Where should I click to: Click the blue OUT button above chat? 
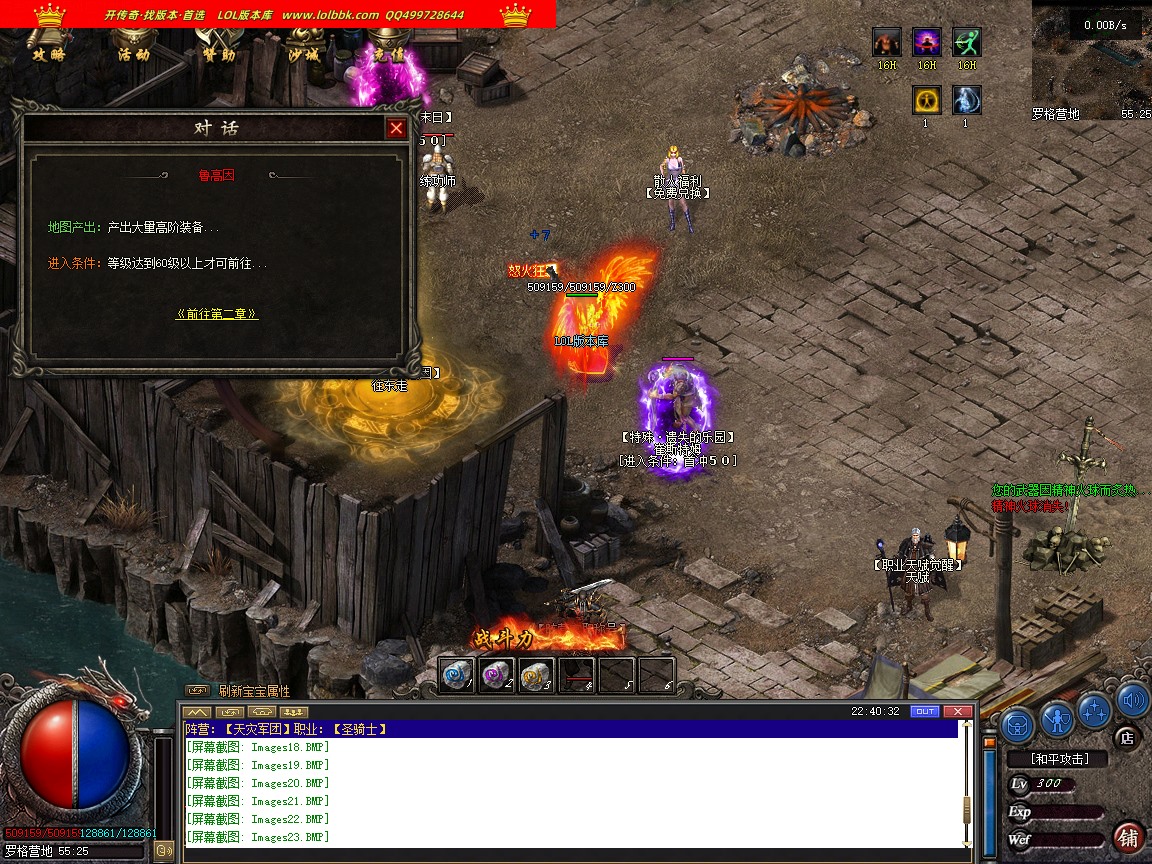click(925, 711)
